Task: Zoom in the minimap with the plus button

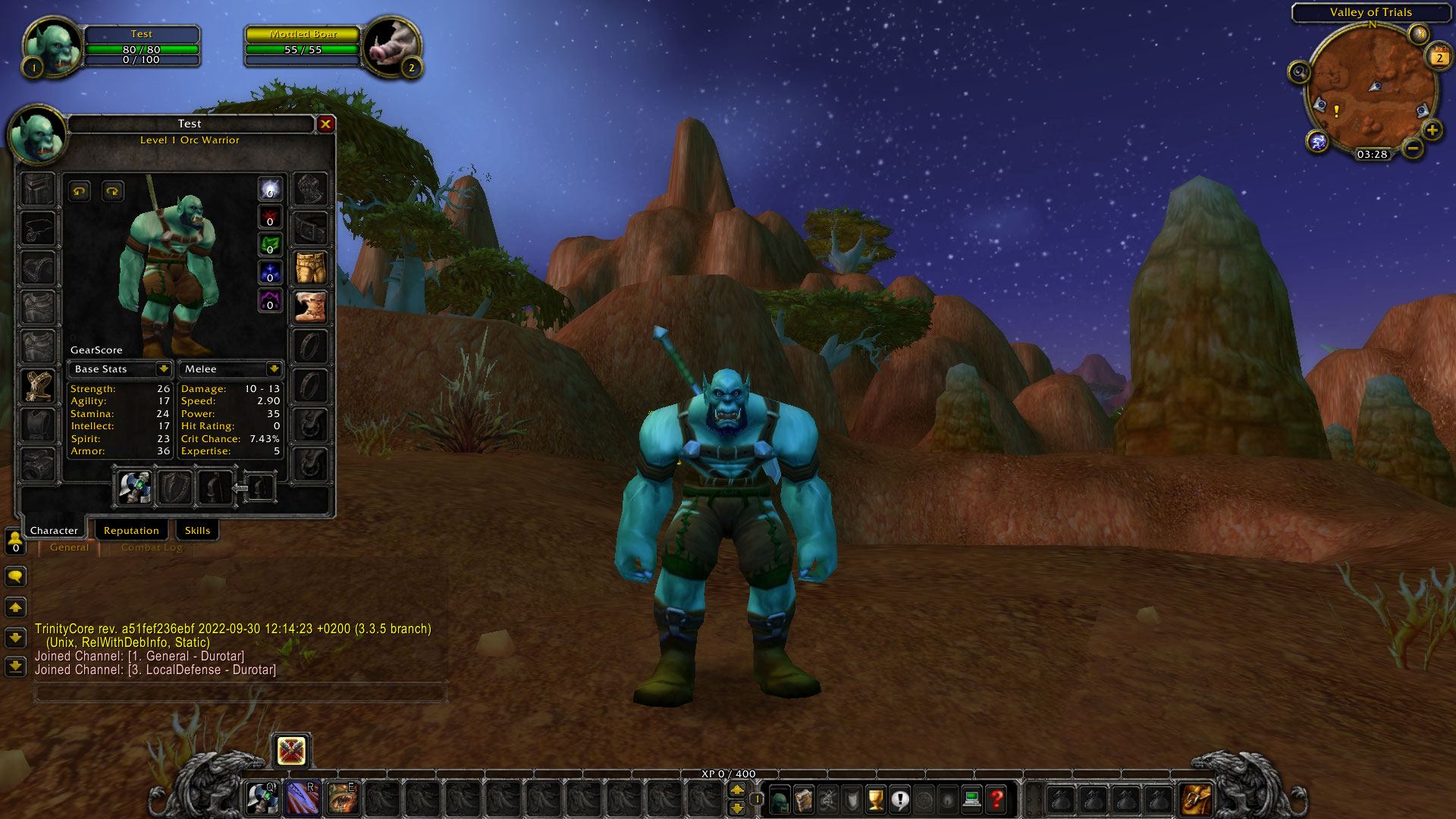Action: [x=1432, y=130]
